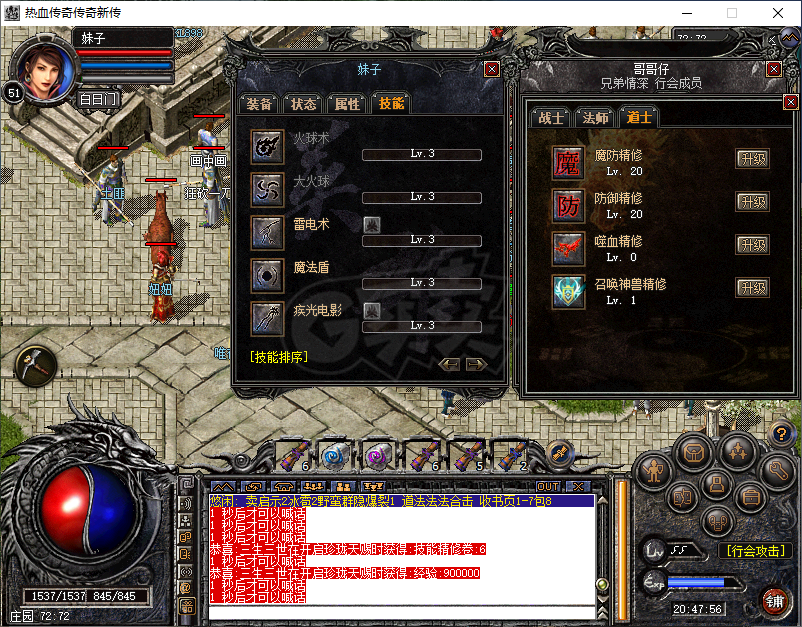The width and height of the screenshot is (802, 627).
Task: Click the OUT button above chat
Action: tap(548, 486)
